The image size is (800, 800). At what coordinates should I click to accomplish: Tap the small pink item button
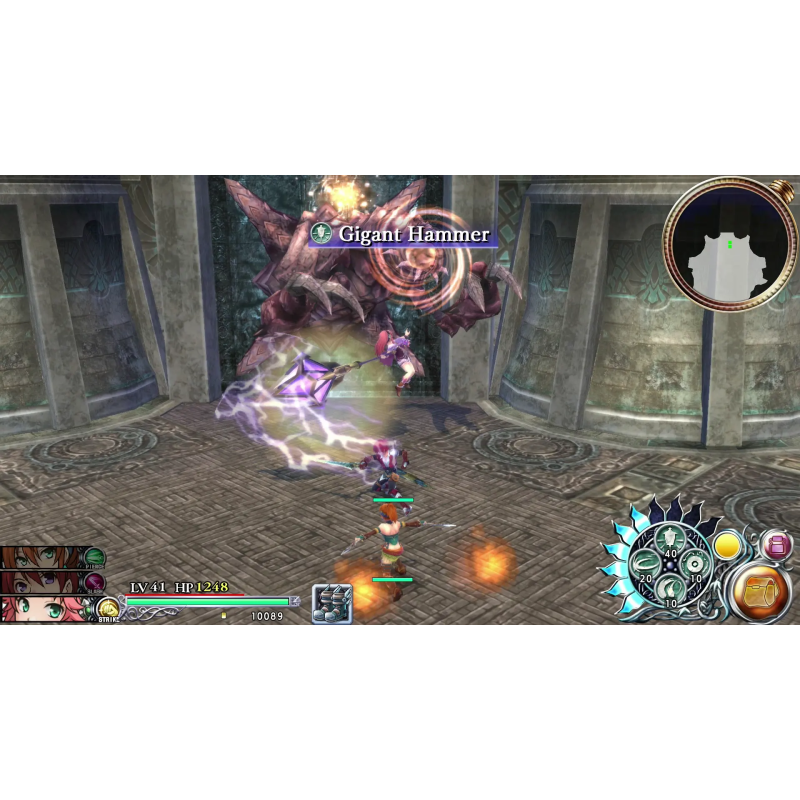(775, 545)
